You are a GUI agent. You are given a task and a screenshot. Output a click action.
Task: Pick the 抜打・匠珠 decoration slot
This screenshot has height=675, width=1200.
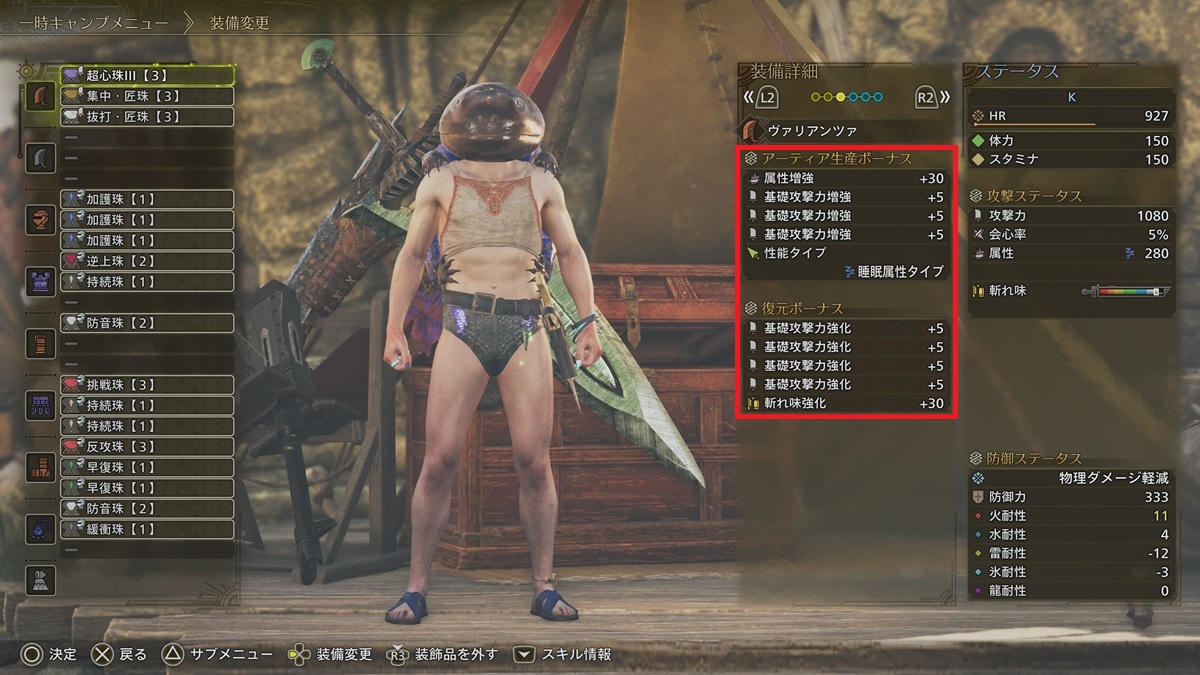(147, 117)
